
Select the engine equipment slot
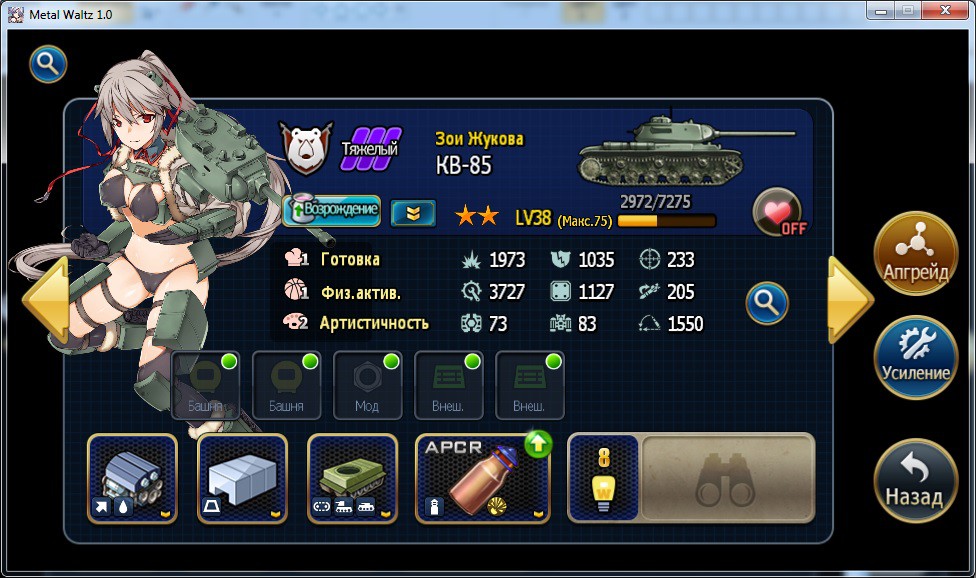[132, 478]
